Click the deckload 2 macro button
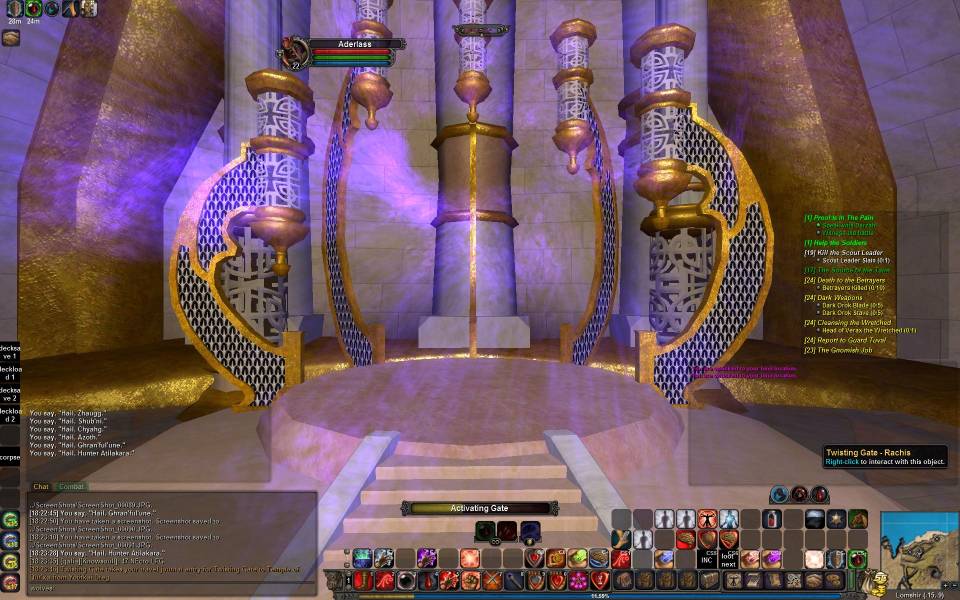Image resolution: width=960 pixels, height=600 pixels. coord(9,414)
